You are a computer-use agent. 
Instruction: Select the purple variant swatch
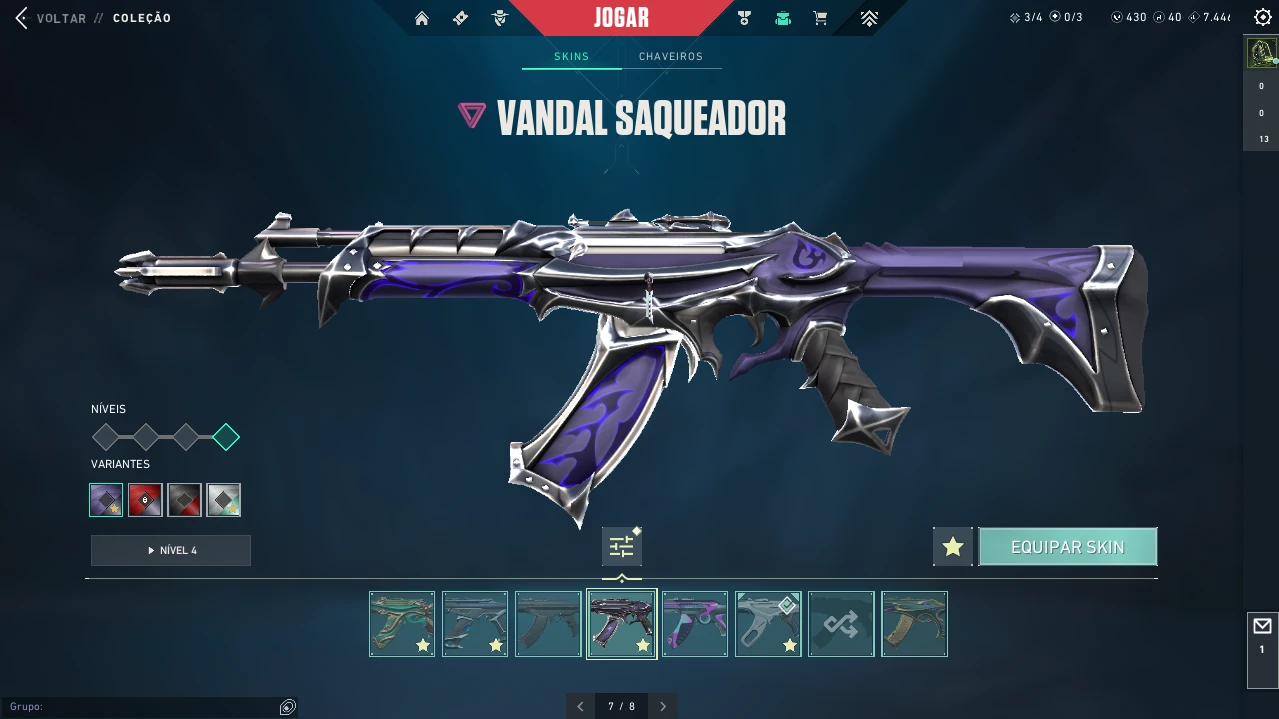click(x=106, y=500)
